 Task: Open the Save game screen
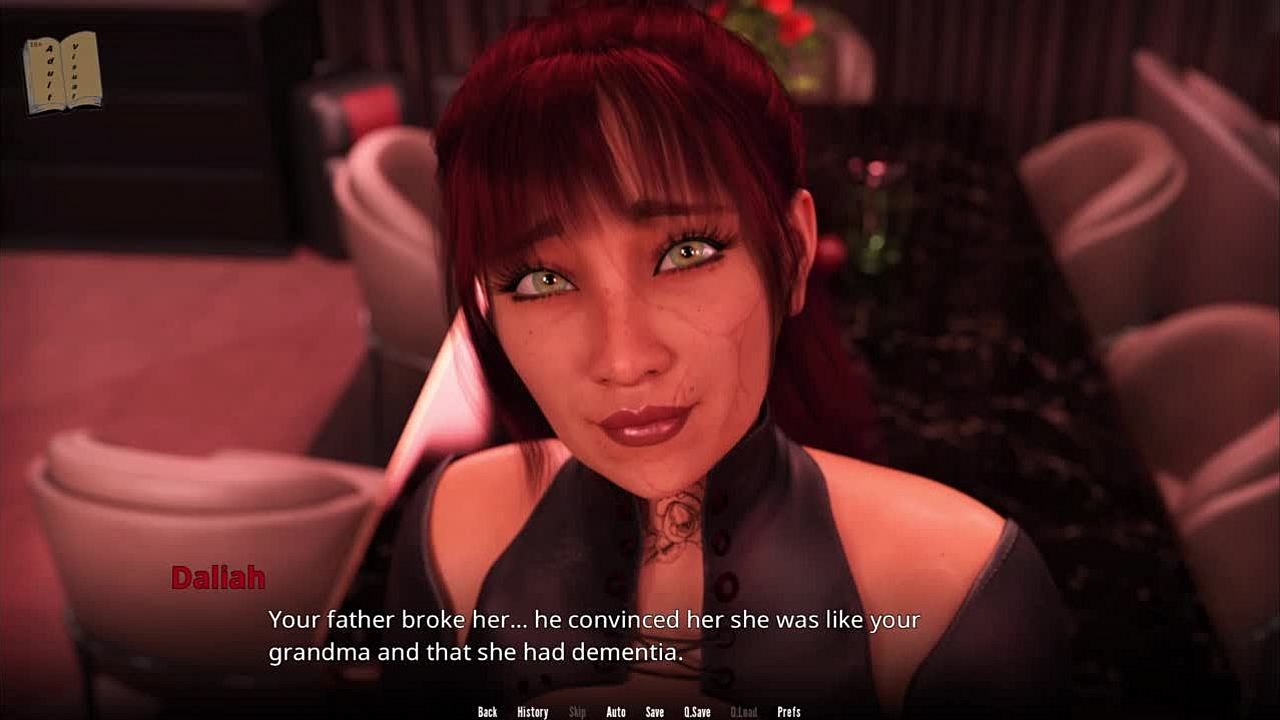[x=654, y=712]
